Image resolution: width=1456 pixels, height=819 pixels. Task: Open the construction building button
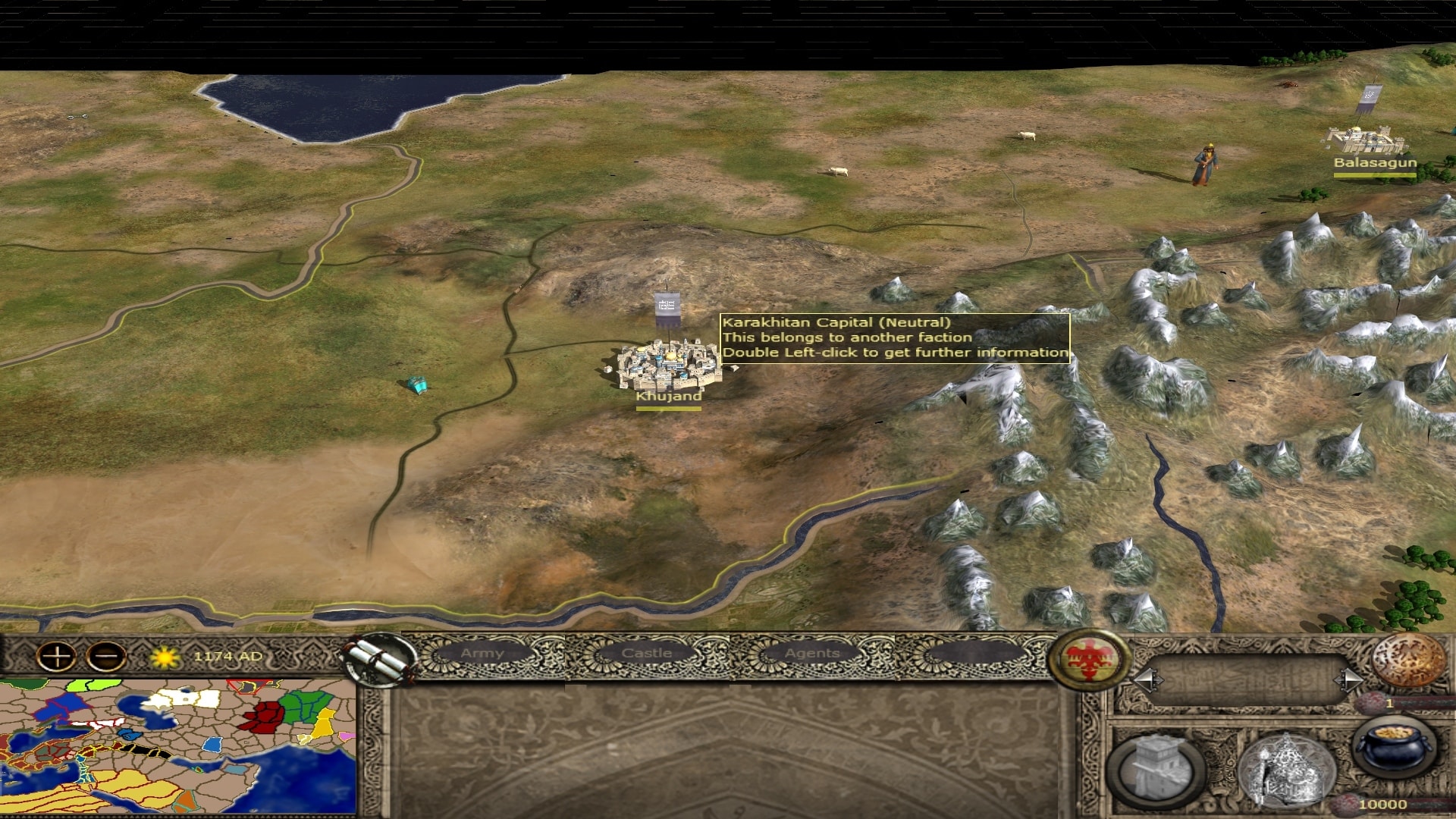coord(1156,767)
